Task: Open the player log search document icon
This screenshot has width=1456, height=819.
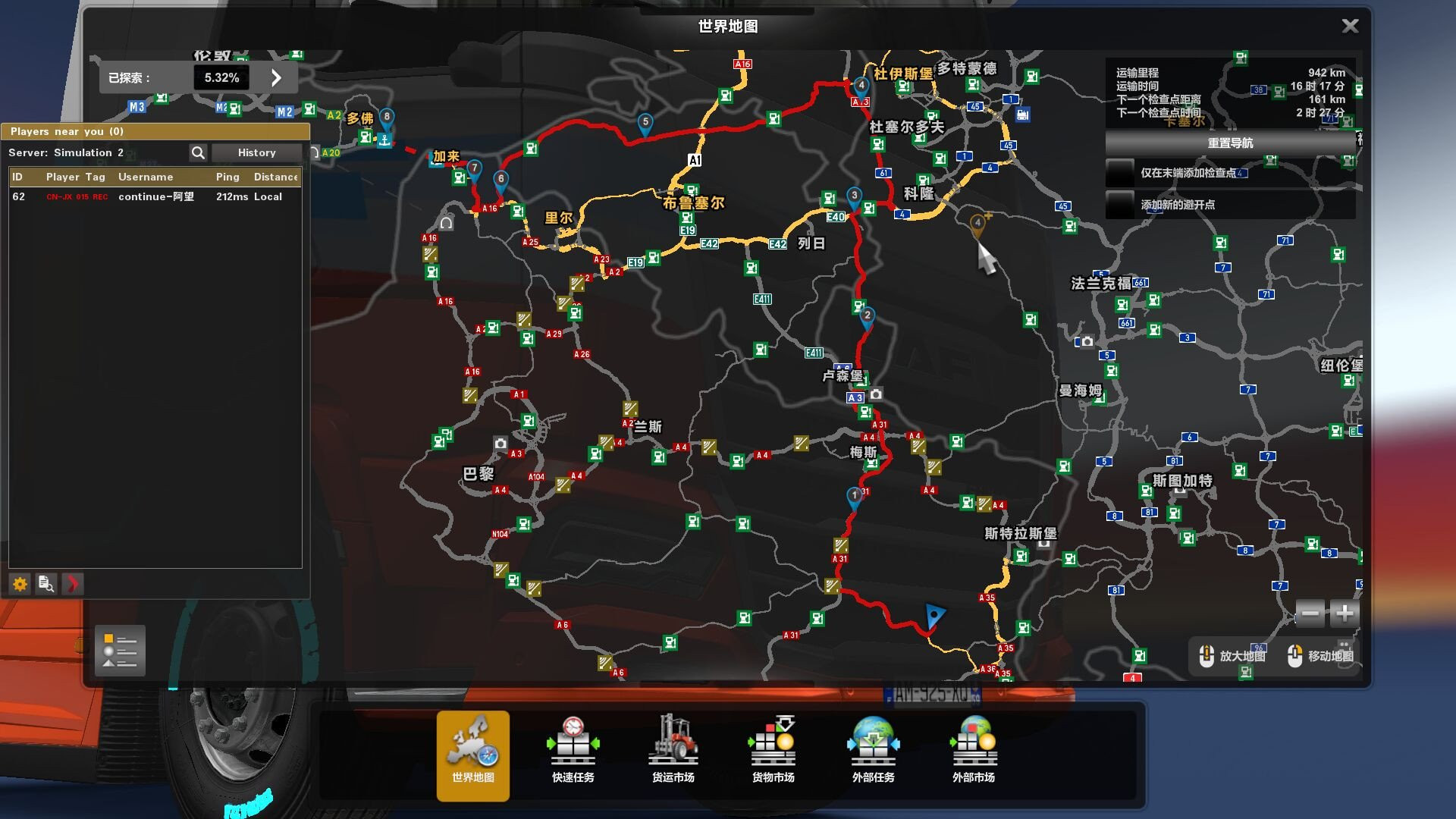Action: tap(45, 584)
